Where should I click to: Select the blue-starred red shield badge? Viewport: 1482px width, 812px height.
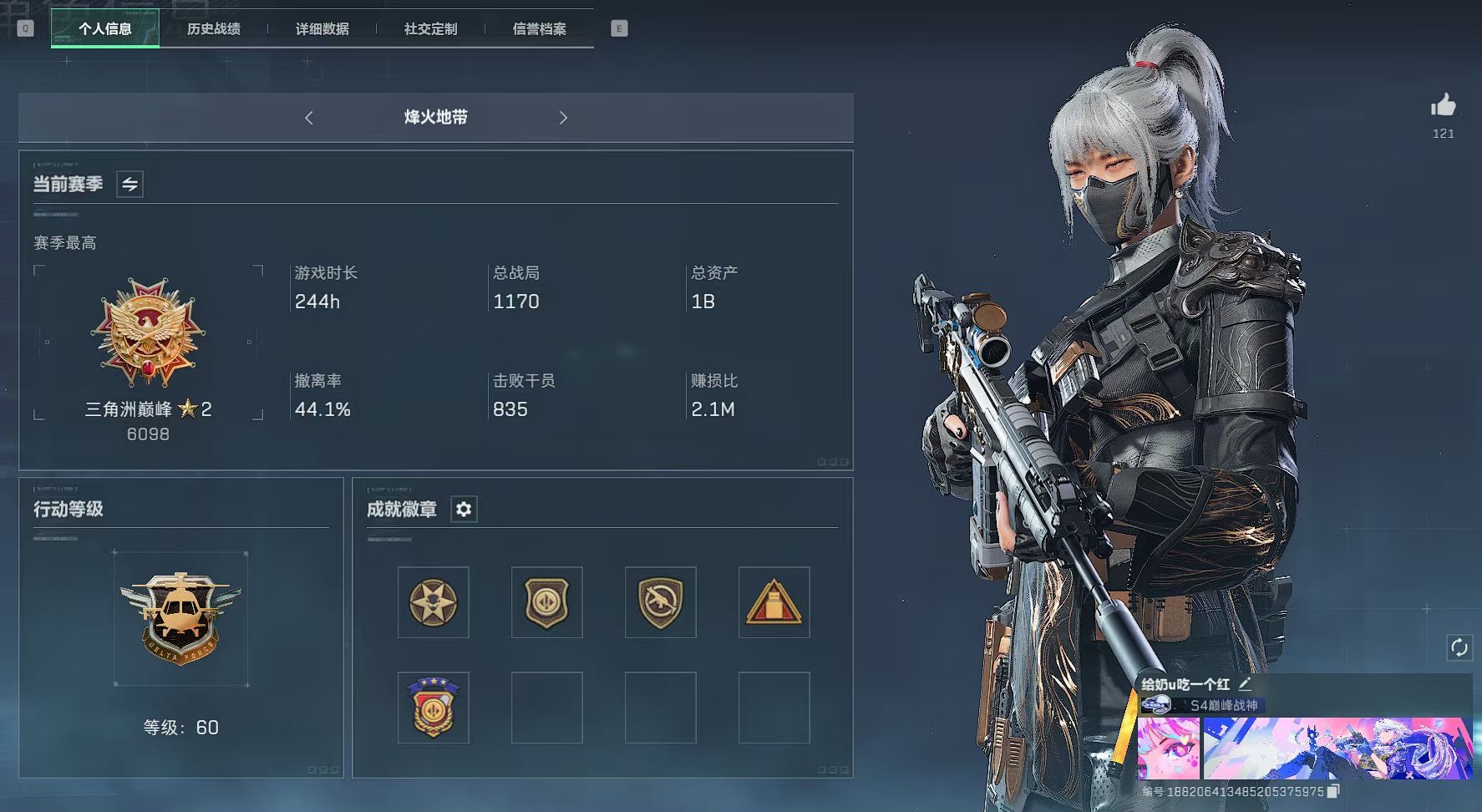click(x=433, y=708)
